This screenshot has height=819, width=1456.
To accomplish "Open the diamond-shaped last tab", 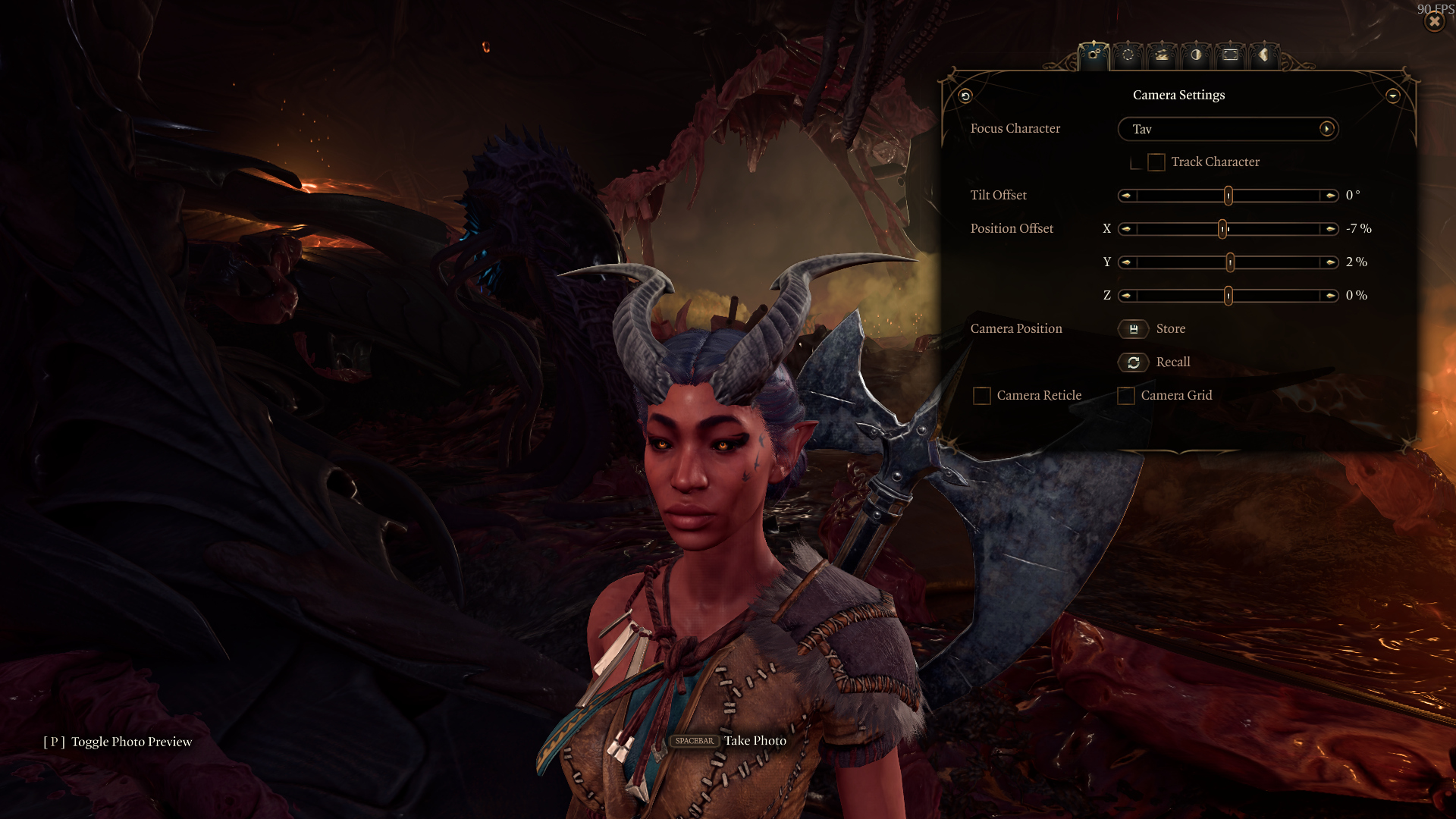I will point(1263,55).
